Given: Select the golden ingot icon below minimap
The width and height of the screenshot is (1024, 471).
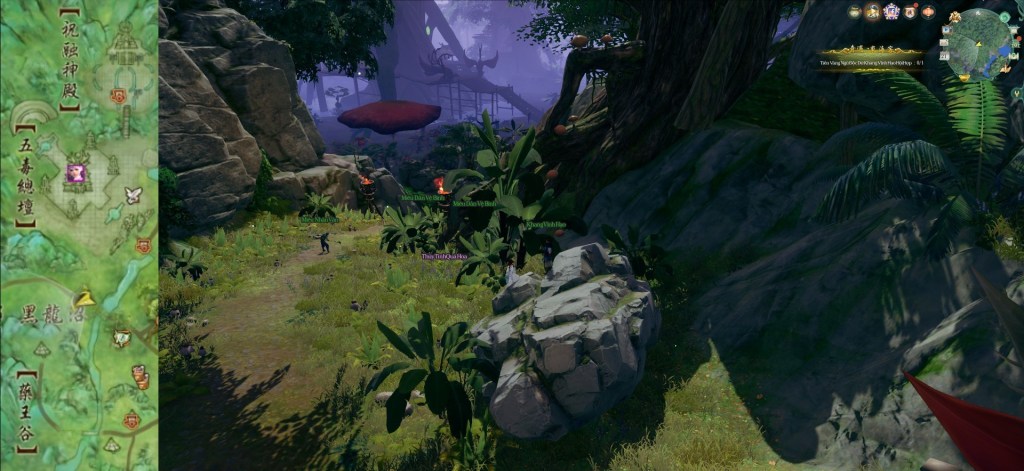Looking at the screenshot, I should point(964,77).
